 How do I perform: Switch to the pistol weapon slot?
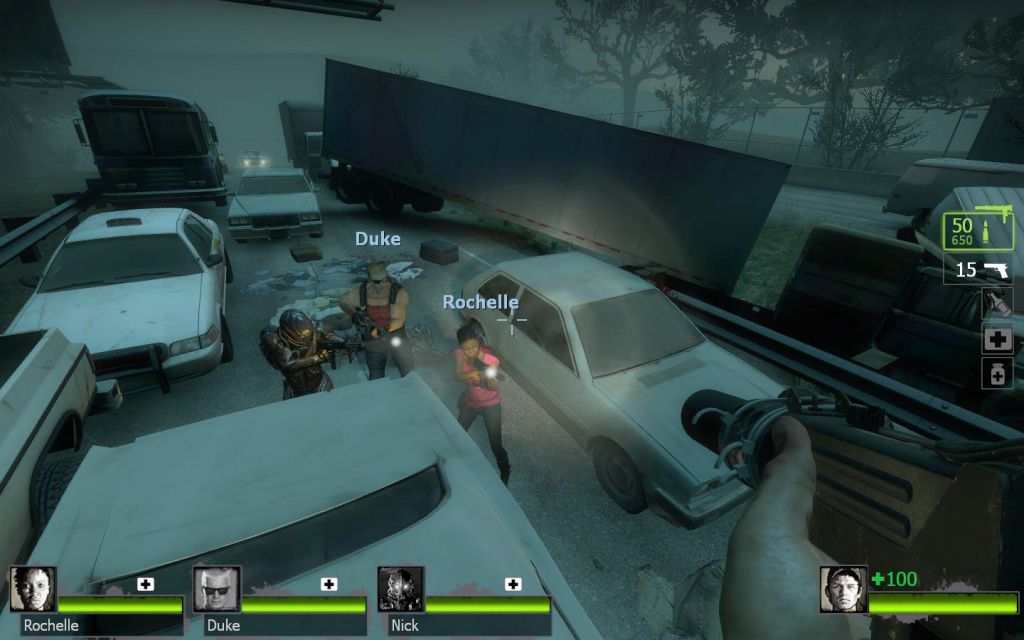point(978,270)
